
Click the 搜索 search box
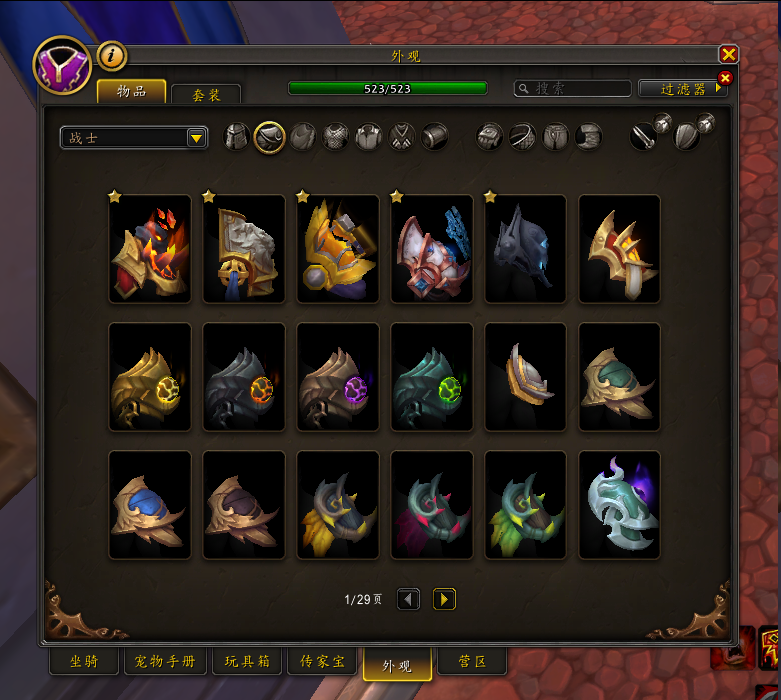point(573,89)
